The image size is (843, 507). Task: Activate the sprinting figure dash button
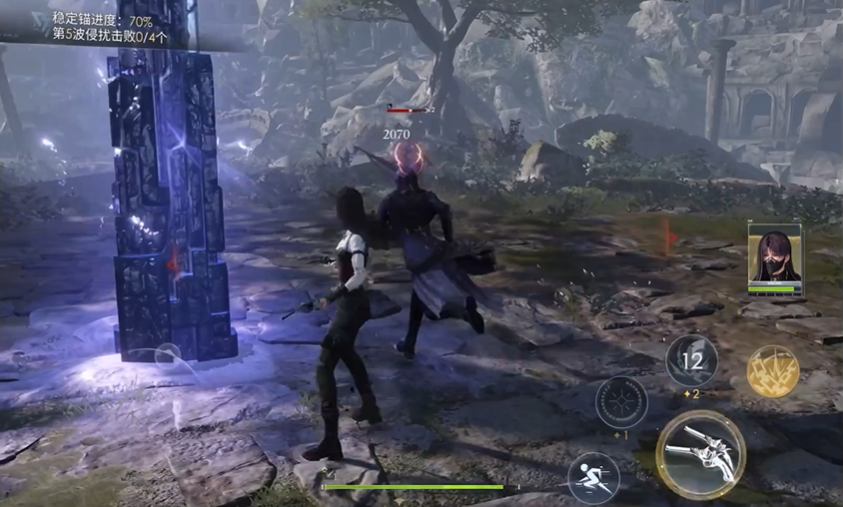click(x=593, y=476)
